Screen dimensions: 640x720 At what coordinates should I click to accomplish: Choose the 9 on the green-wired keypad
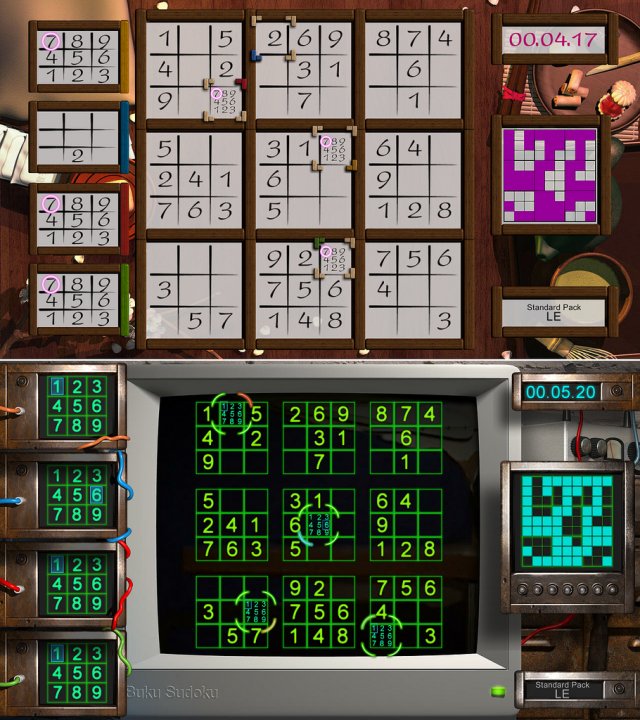click(96, 692)
